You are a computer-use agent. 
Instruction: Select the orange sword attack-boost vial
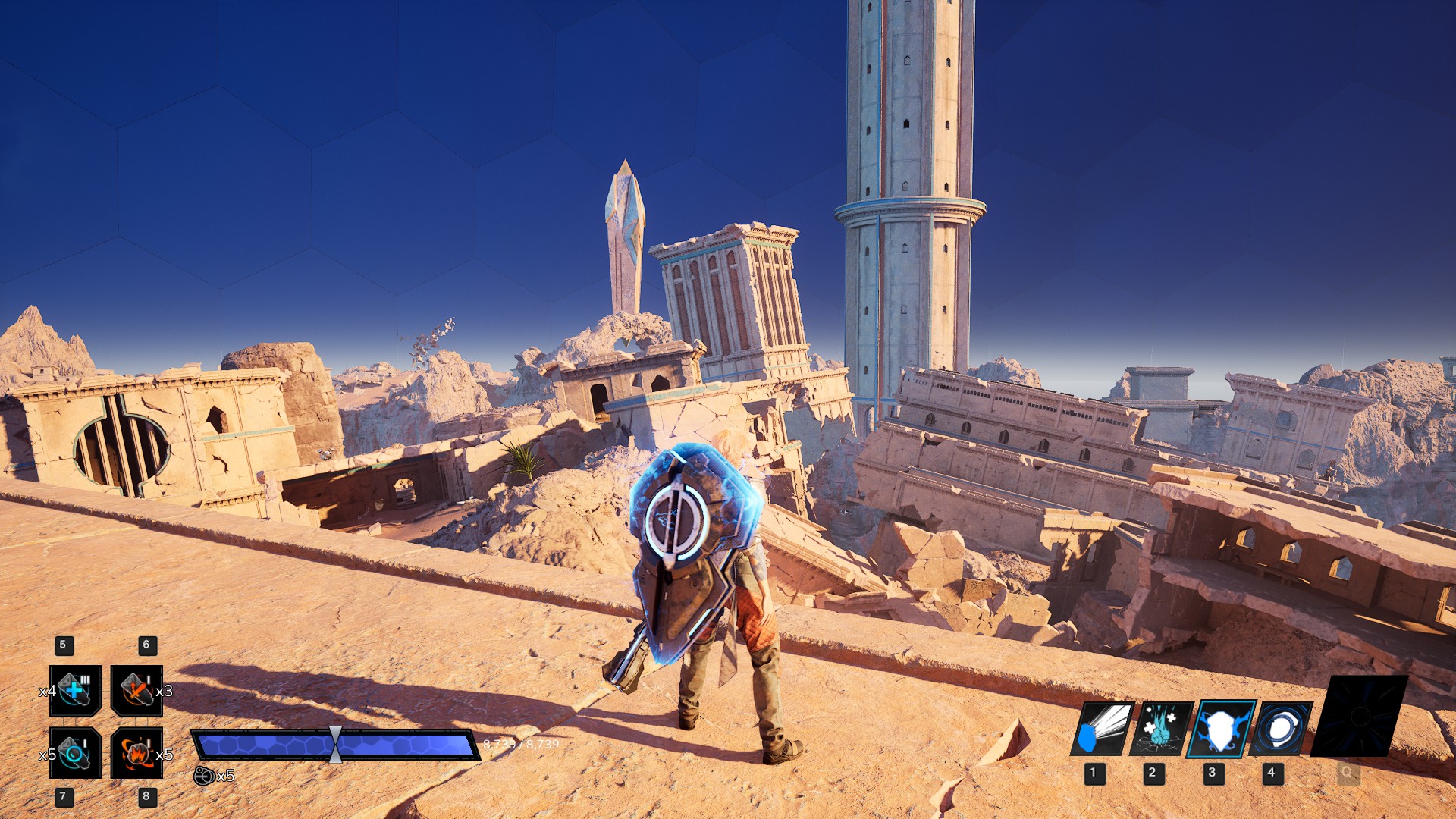136,691
